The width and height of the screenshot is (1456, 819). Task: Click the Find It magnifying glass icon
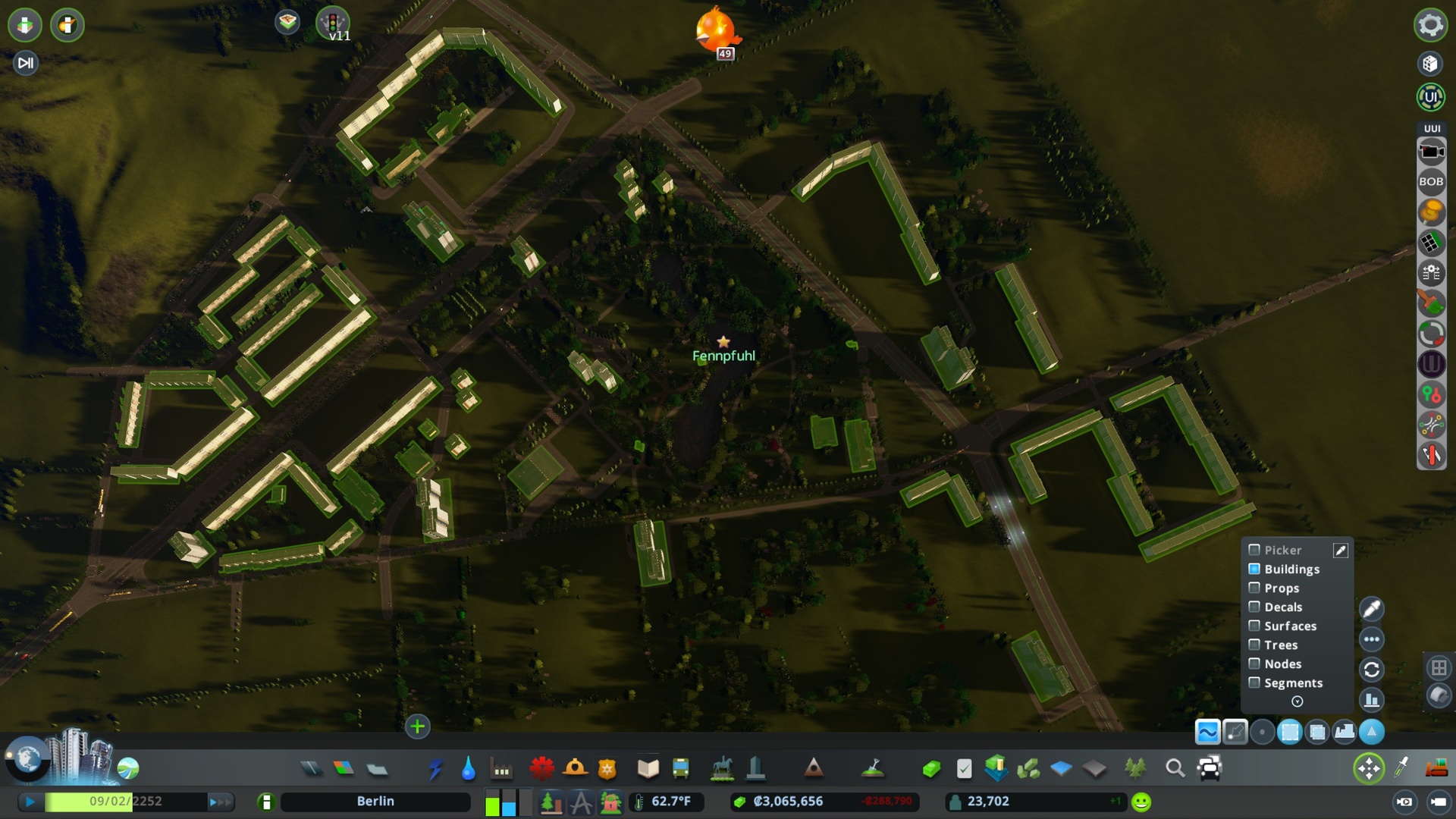[1176, 768]
